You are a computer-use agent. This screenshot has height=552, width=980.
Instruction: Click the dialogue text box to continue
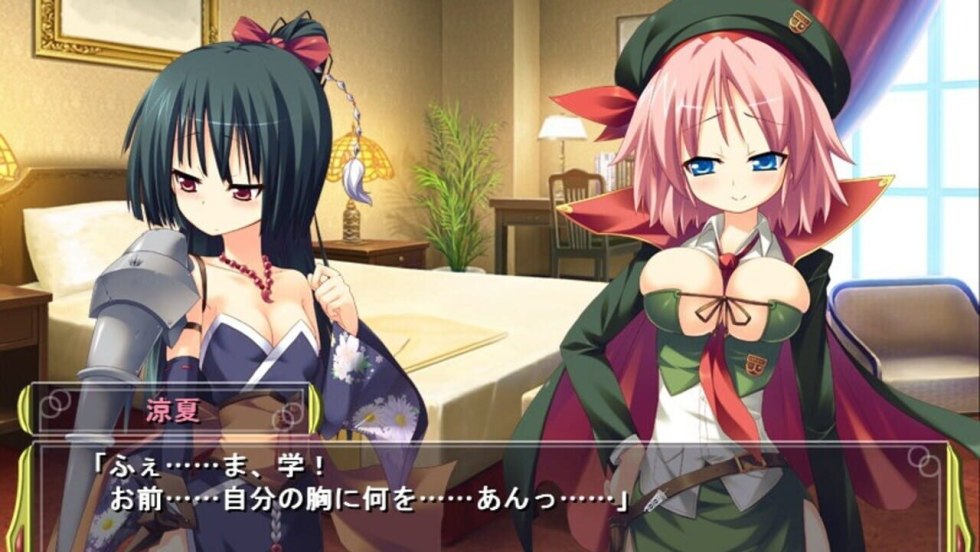490,490
